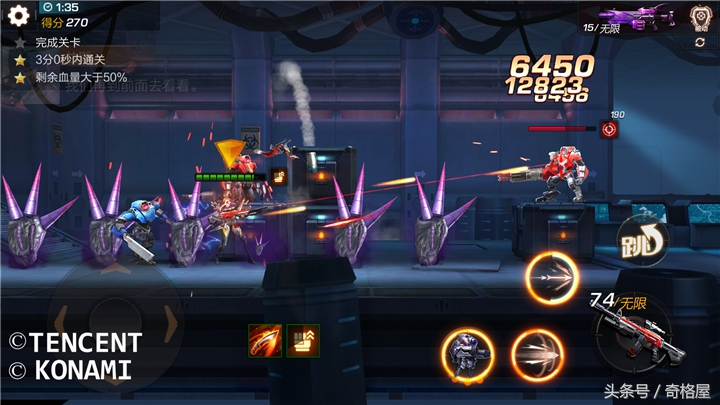Use the triple-arrow burst skill
This screenshot has height=405, width=720.
point(537,355)
